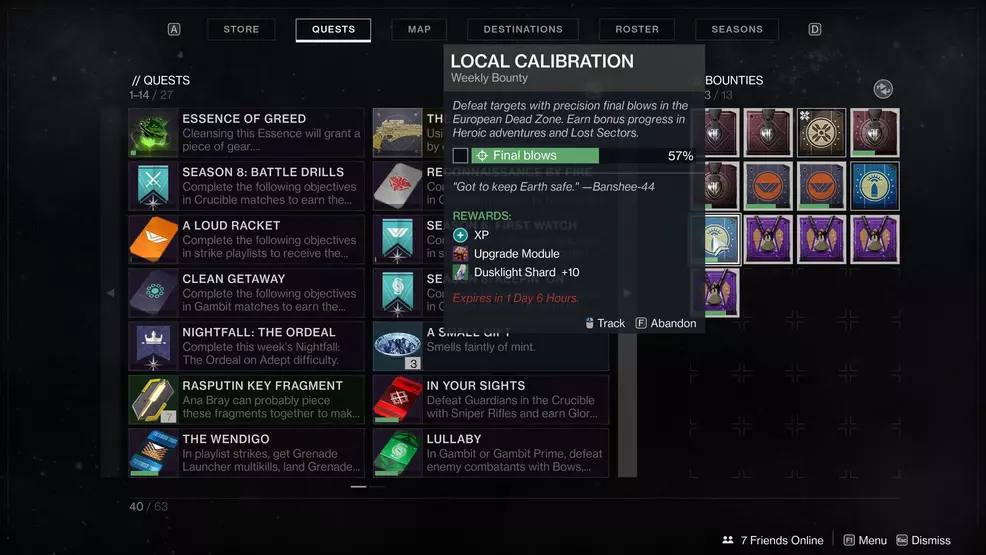Open the Map tab
Image resolution: width=986 pixels, height=555 pixels.
point(419,30)
